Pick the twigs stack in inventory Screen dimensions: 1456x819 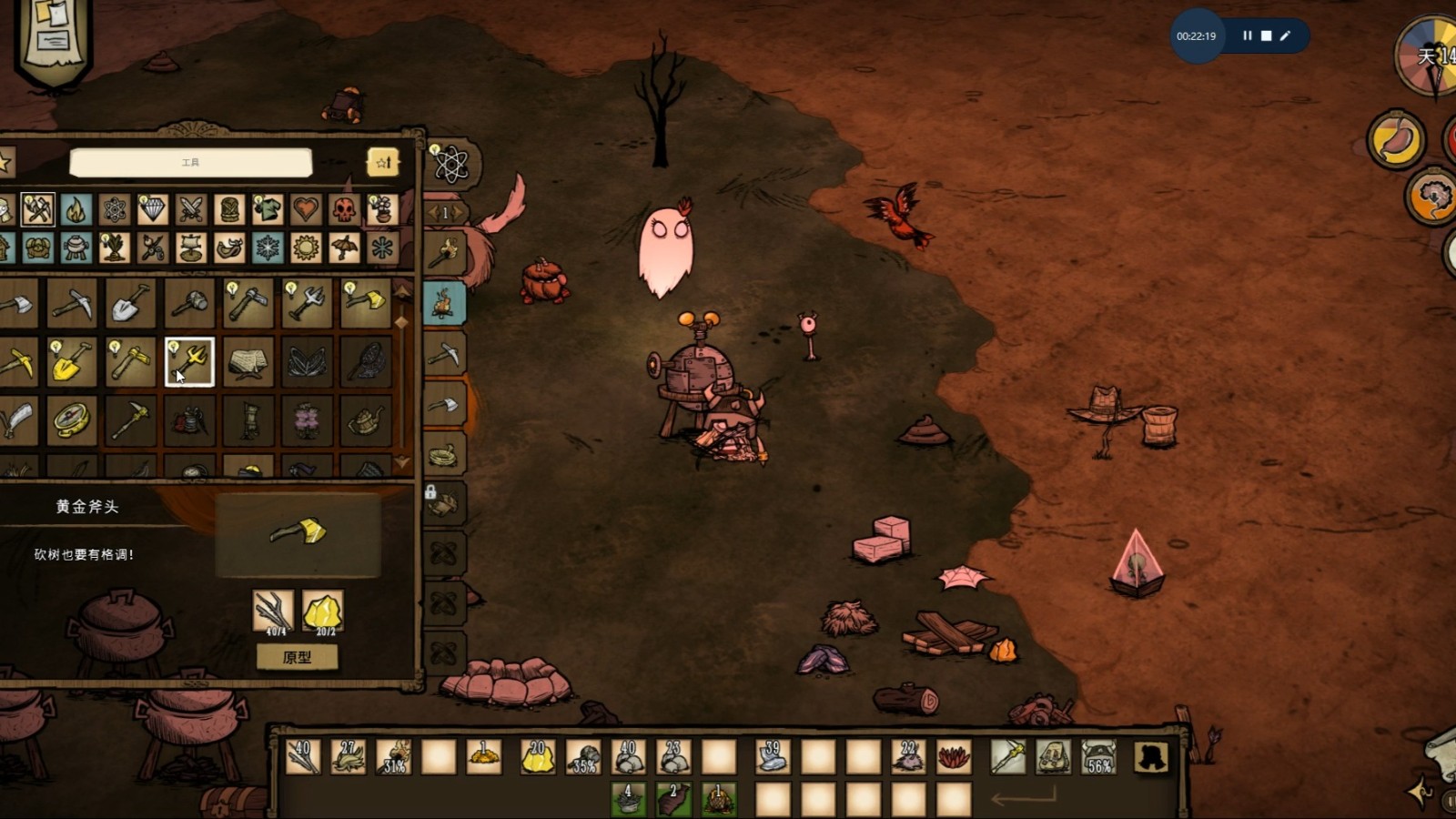point(302,756)
